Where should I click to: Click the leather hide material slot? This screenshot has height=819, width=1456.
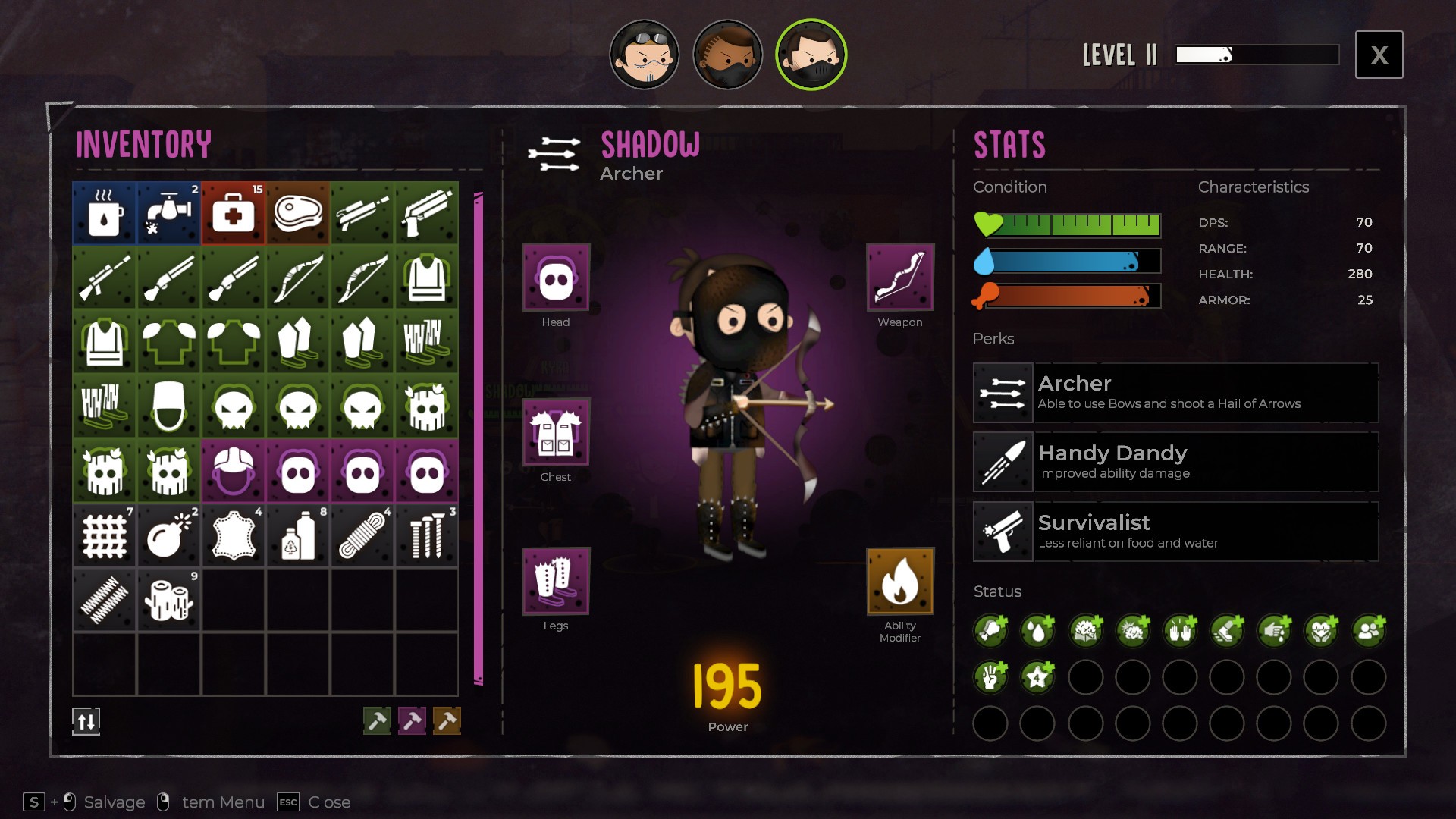(234, 536)
